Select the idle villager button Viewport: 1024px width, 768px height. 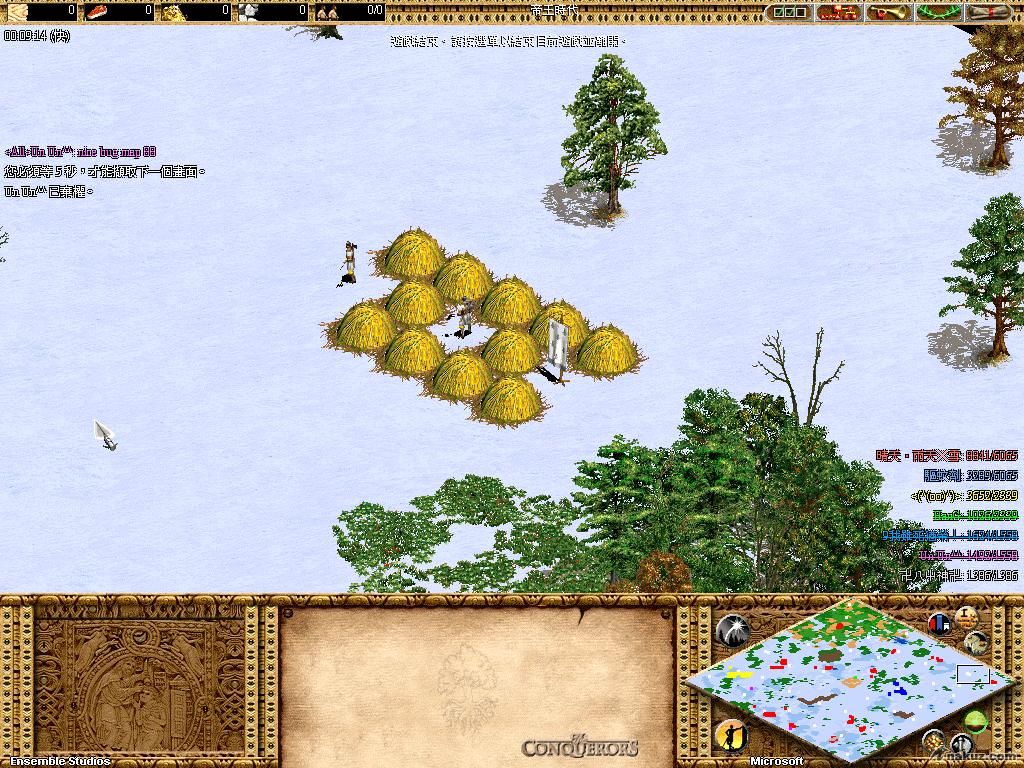(x=733, y=736)
